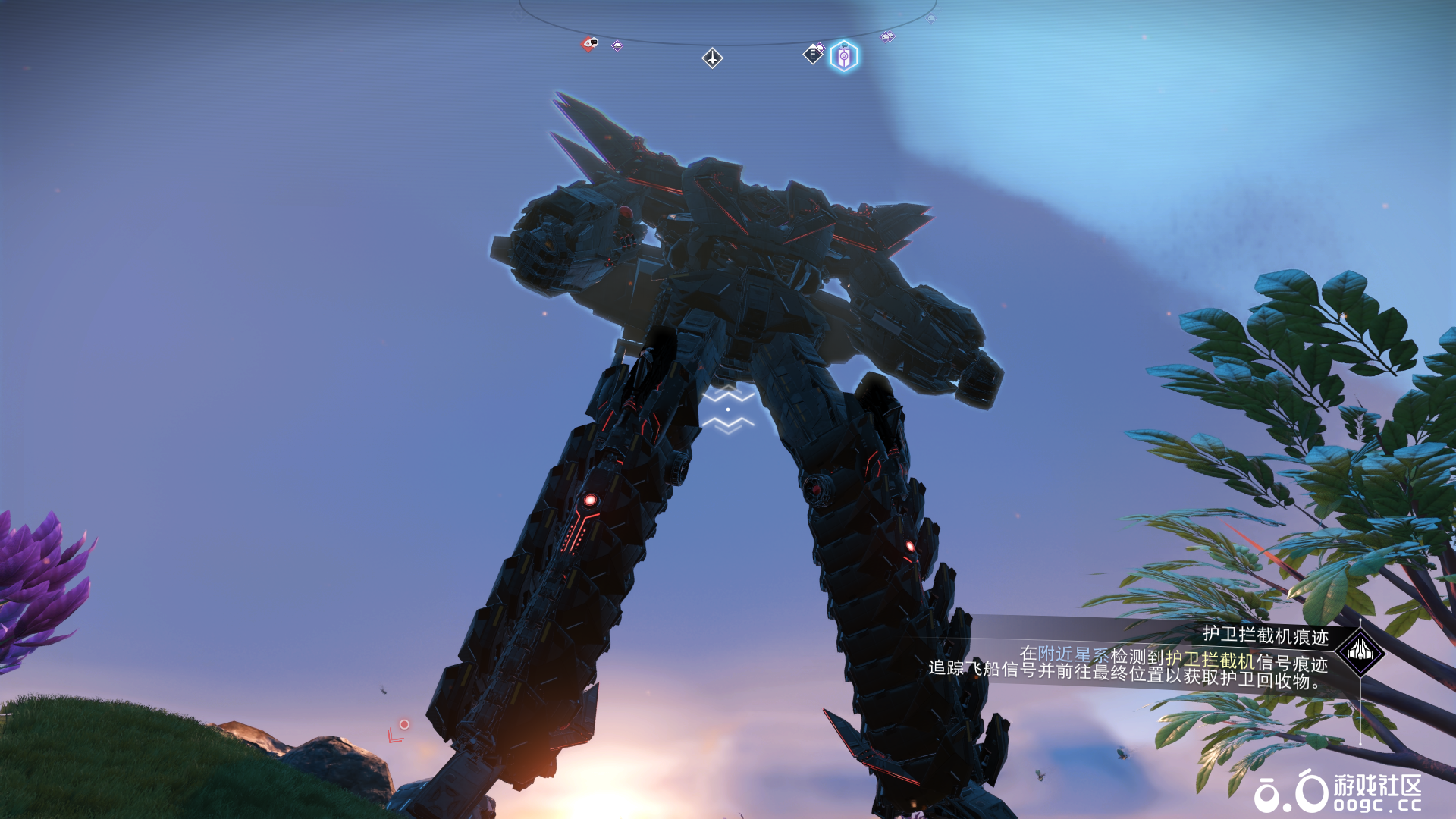Select the 护卫拦截机痕迹 mission title
The height and width of the screenshot is (819, 1456).
1265,635
